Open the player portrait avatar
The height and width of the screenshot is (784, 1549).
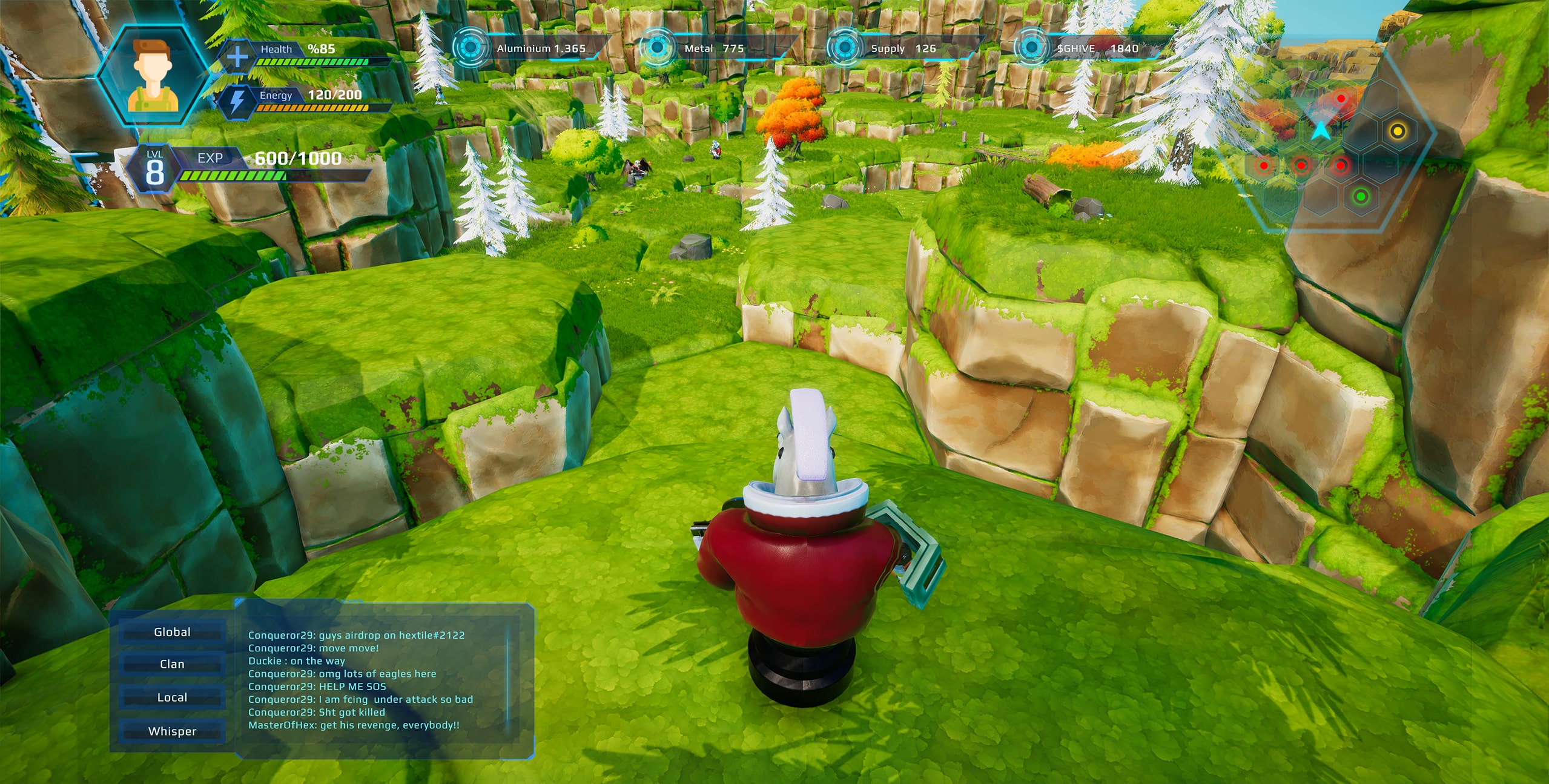[154, 76]
